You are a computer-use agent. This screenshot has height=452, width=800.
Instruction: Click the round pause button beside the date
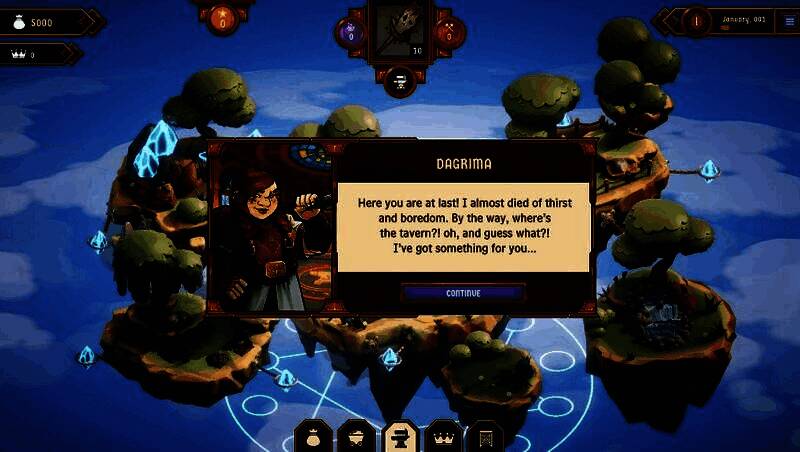(696, 20)
